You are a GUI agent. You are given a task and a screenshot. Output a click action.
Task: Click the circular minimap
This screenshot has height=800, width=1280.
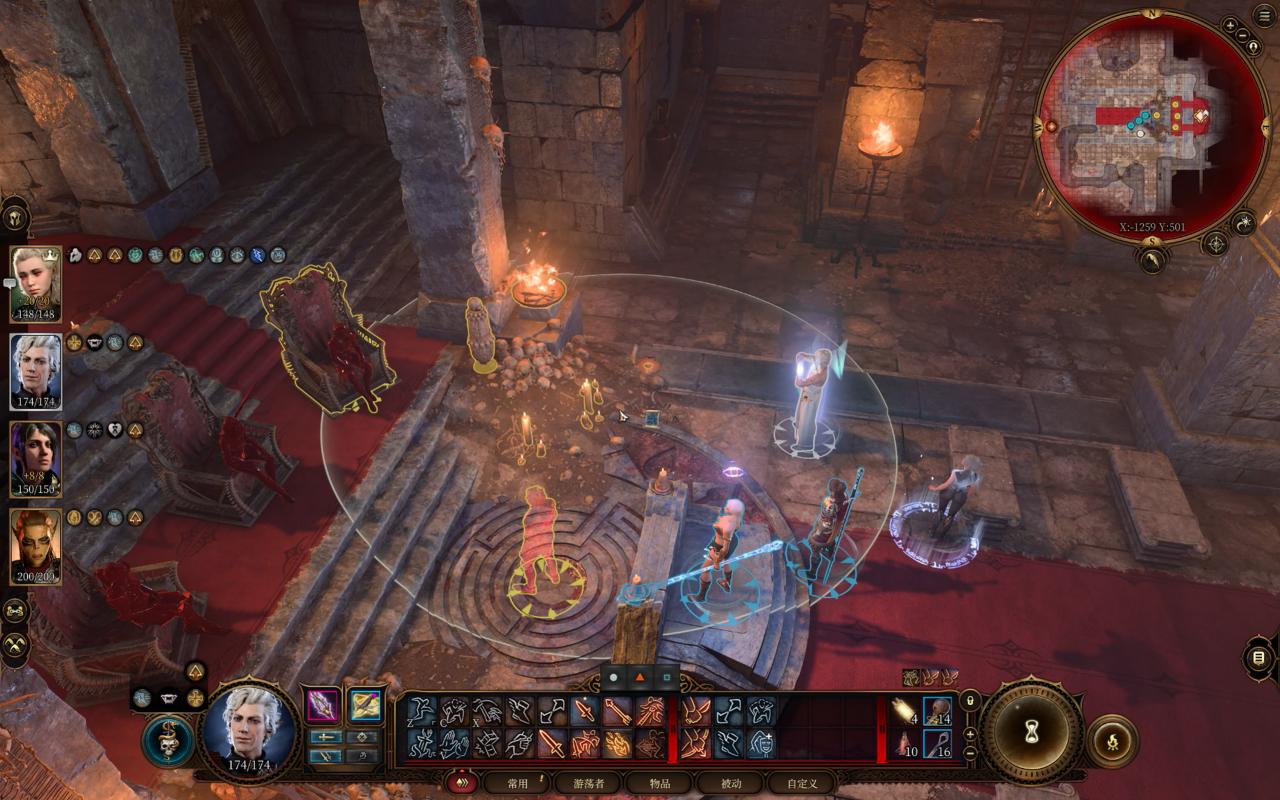(1150, 125)
